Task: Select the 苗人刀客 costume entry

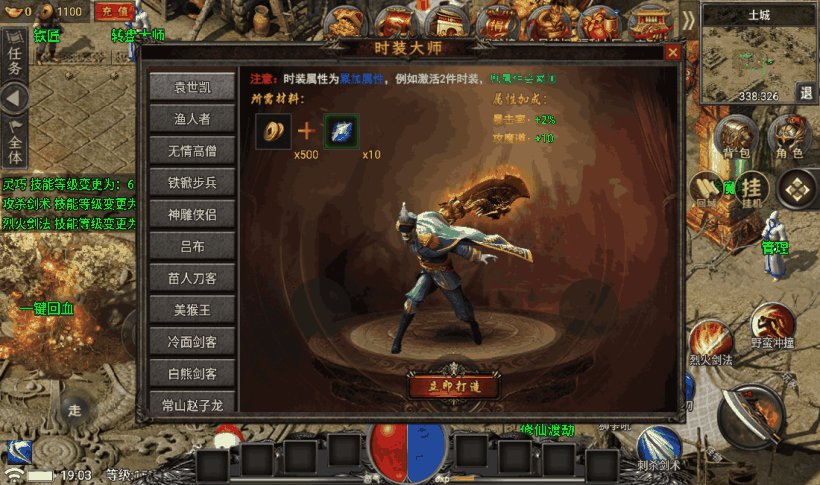Action: coord(194,278)
